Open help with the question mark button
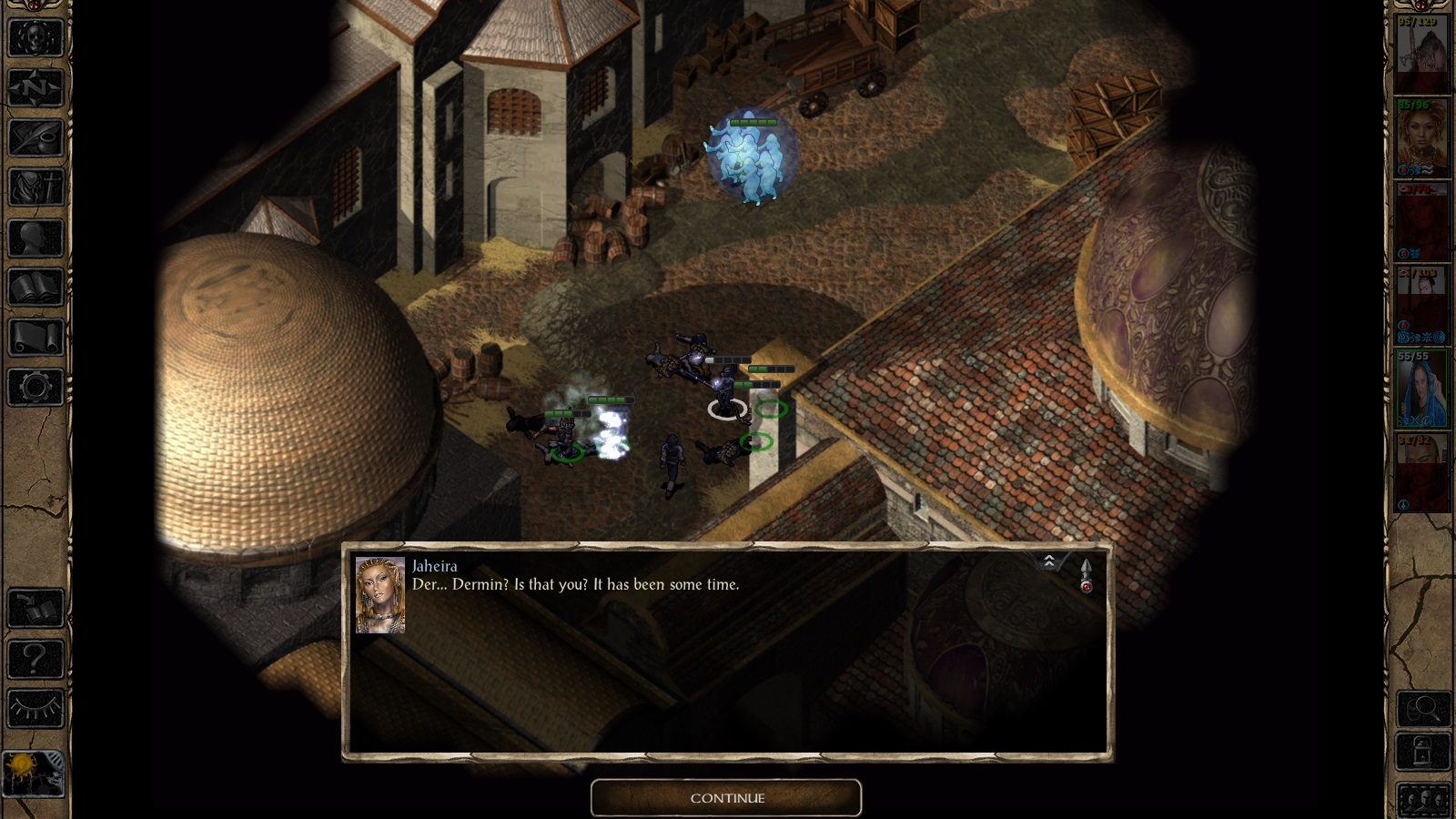Viewport: 1456px width, 819px height. click(35, 659)
